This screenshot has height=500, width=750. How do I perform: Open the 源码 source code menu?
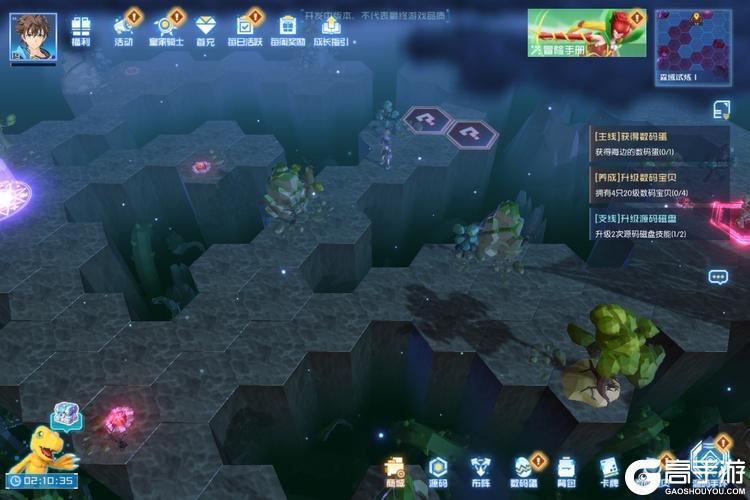tap(438, 470)
